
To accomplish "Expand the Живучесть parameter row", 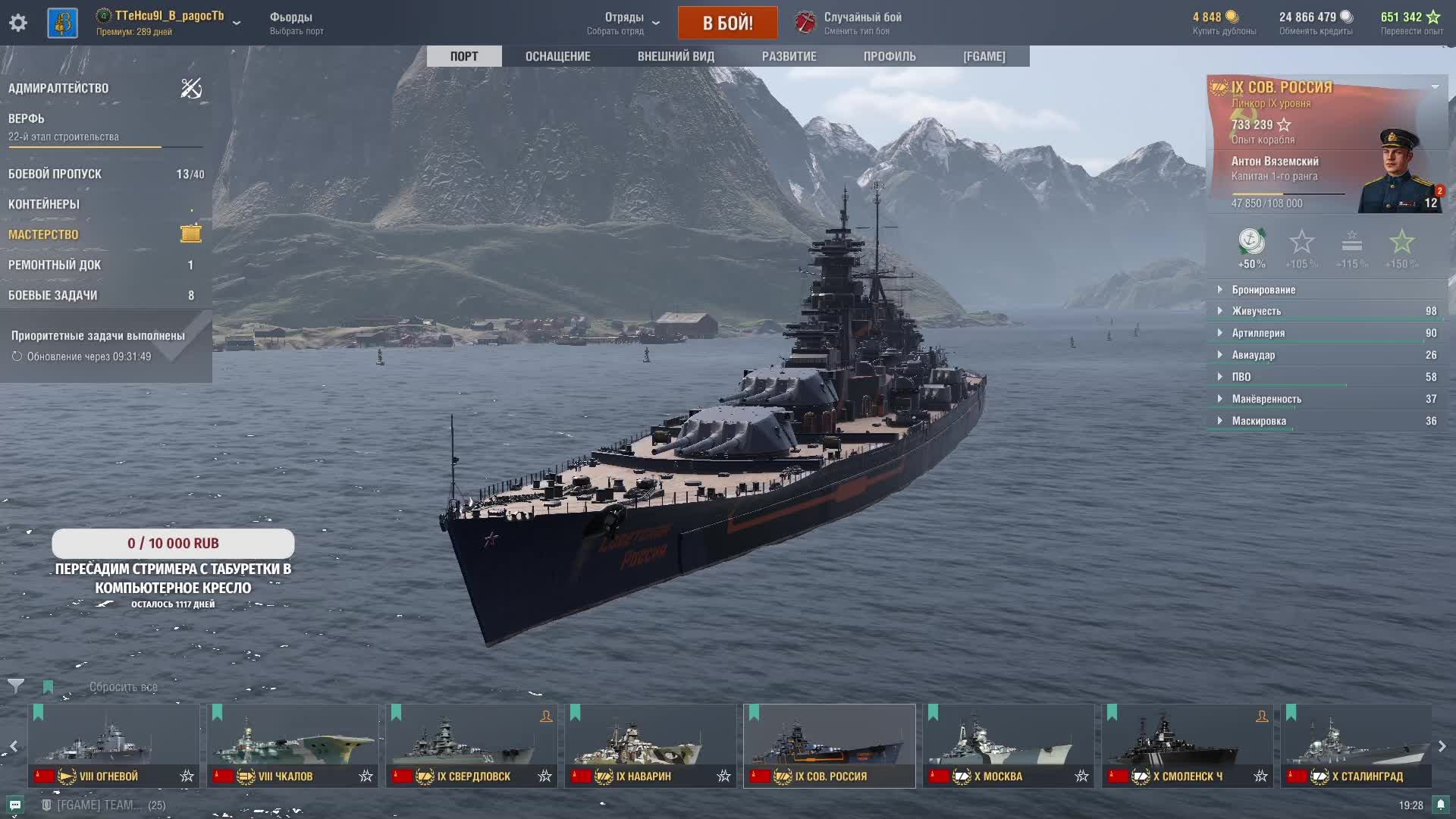I will (1256, 311).
